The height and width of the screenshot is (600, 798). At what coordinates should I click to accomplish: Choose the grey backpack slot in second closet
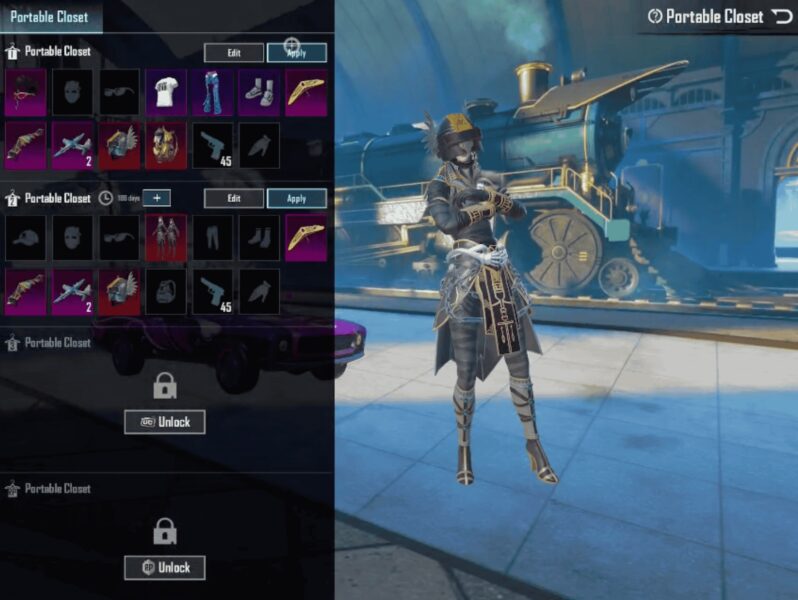point(166,290)
